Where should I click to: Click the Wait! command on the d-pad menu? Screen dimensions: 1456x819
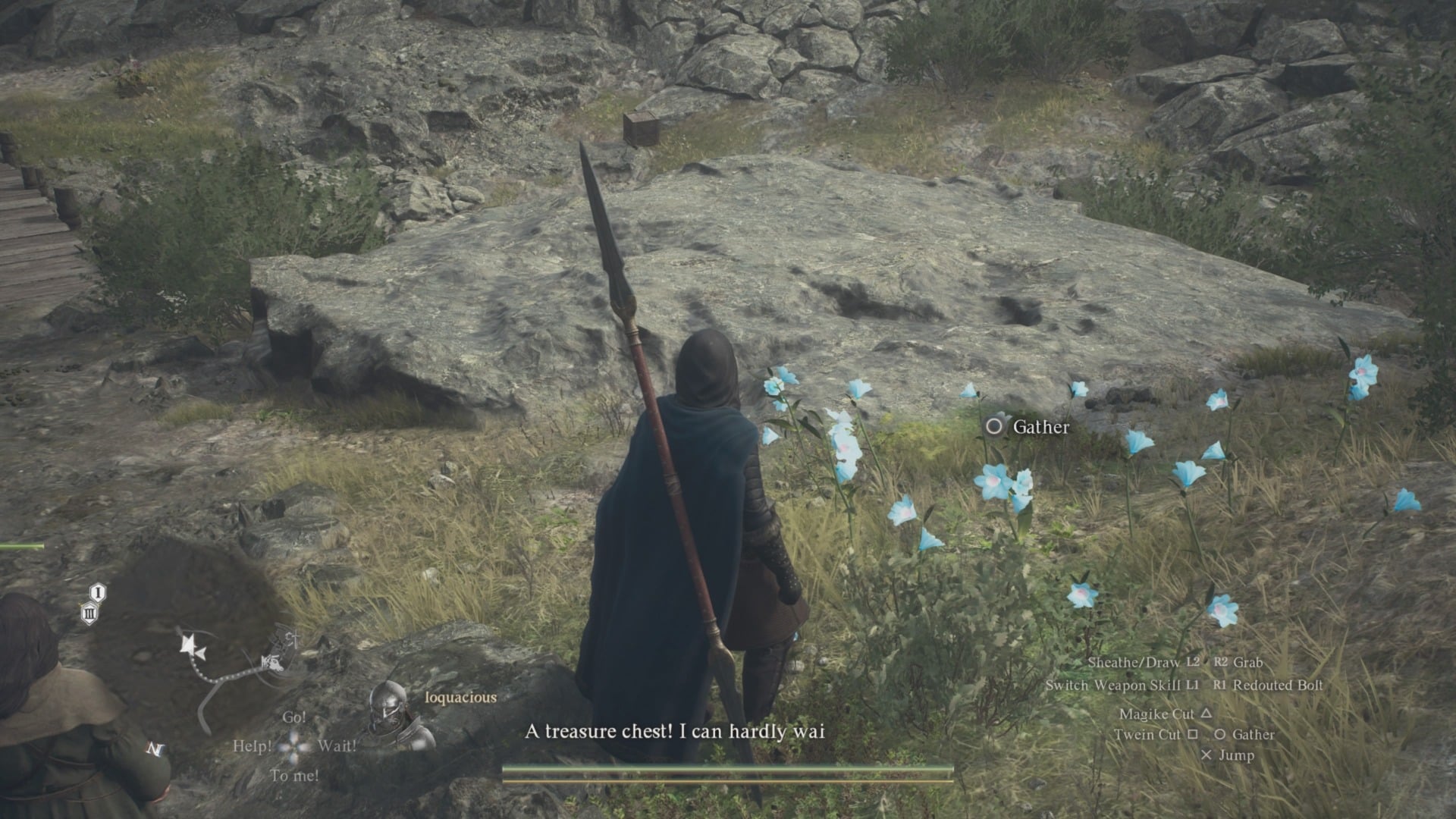338,746
